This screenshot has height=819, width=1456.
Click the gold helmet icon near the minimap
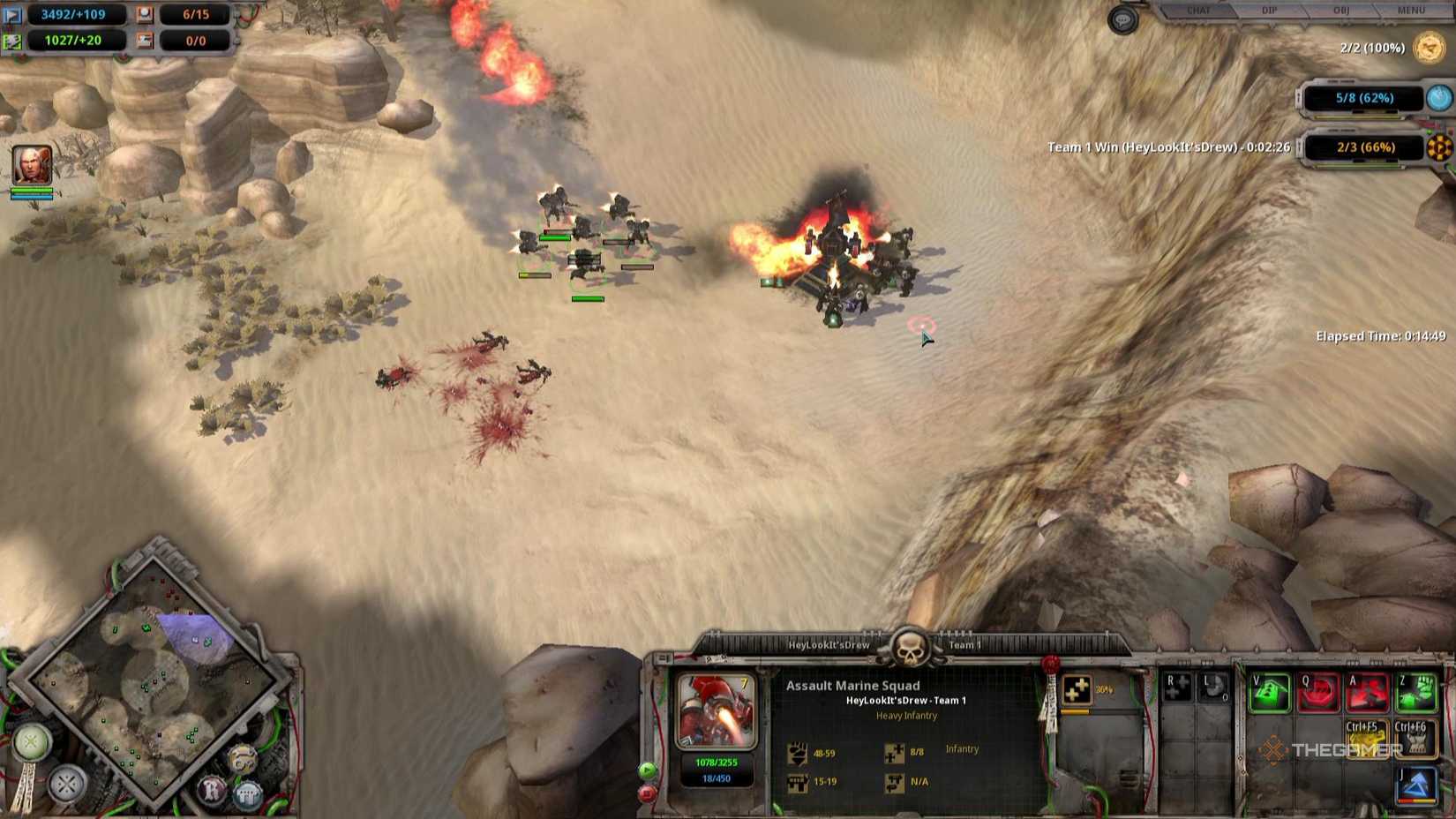pyautogui.click(x=244, y=757)
